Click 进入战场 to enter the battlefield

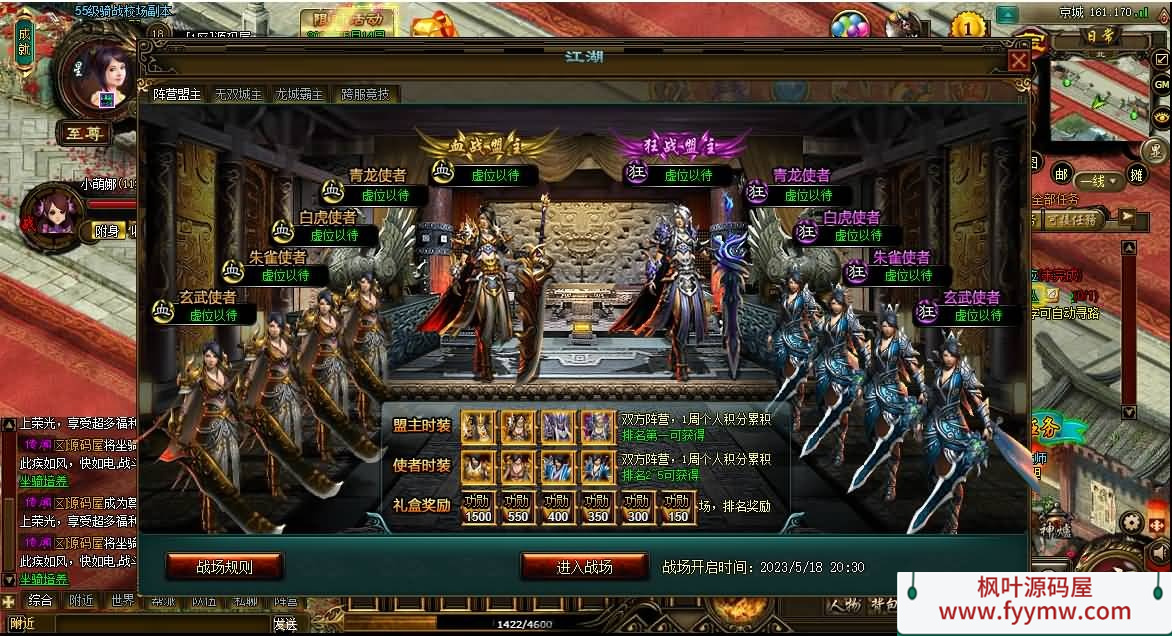pos(584,567)
